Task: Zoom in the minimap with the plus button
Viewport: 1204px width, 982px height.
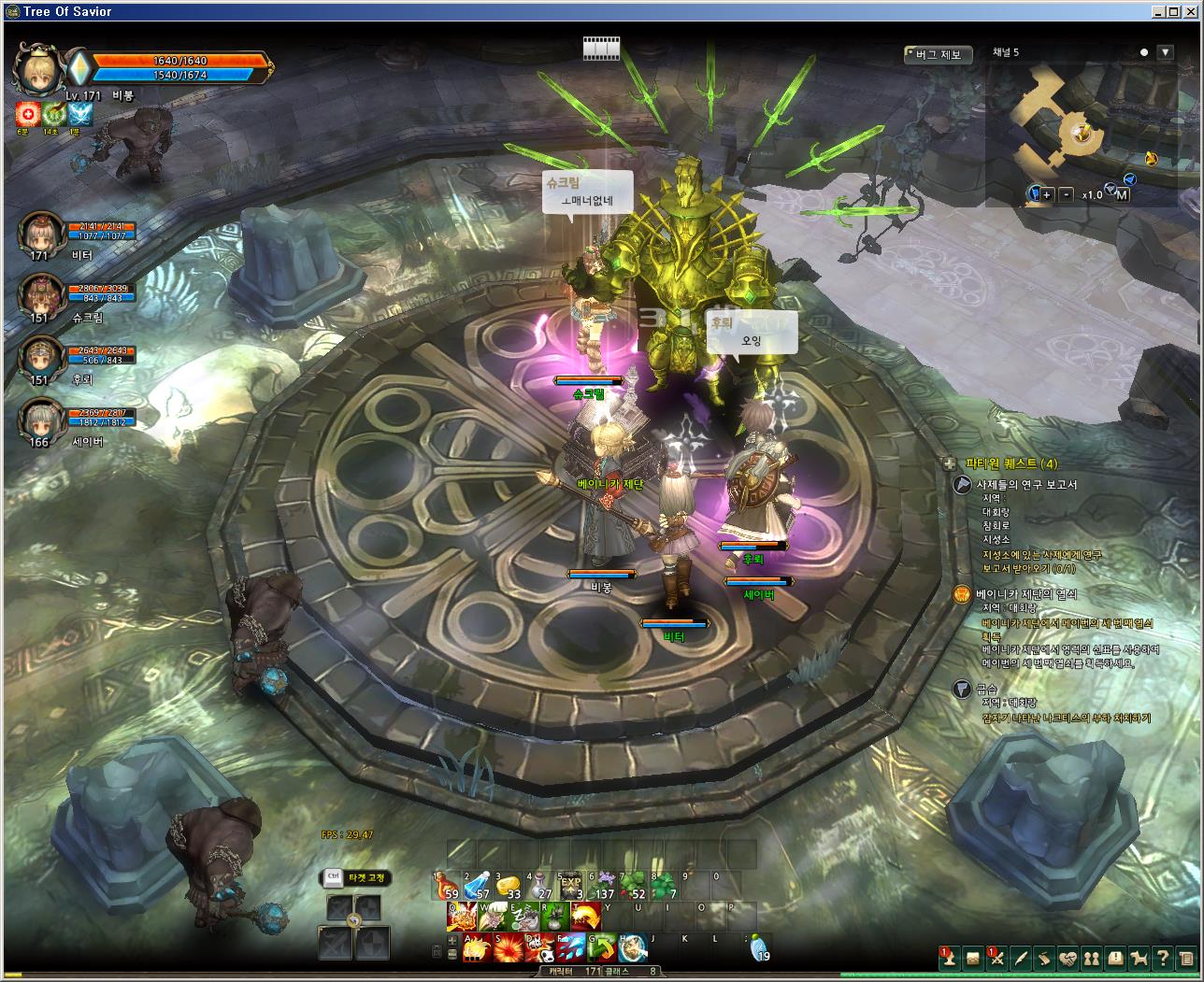Action: click(1047, 194)
